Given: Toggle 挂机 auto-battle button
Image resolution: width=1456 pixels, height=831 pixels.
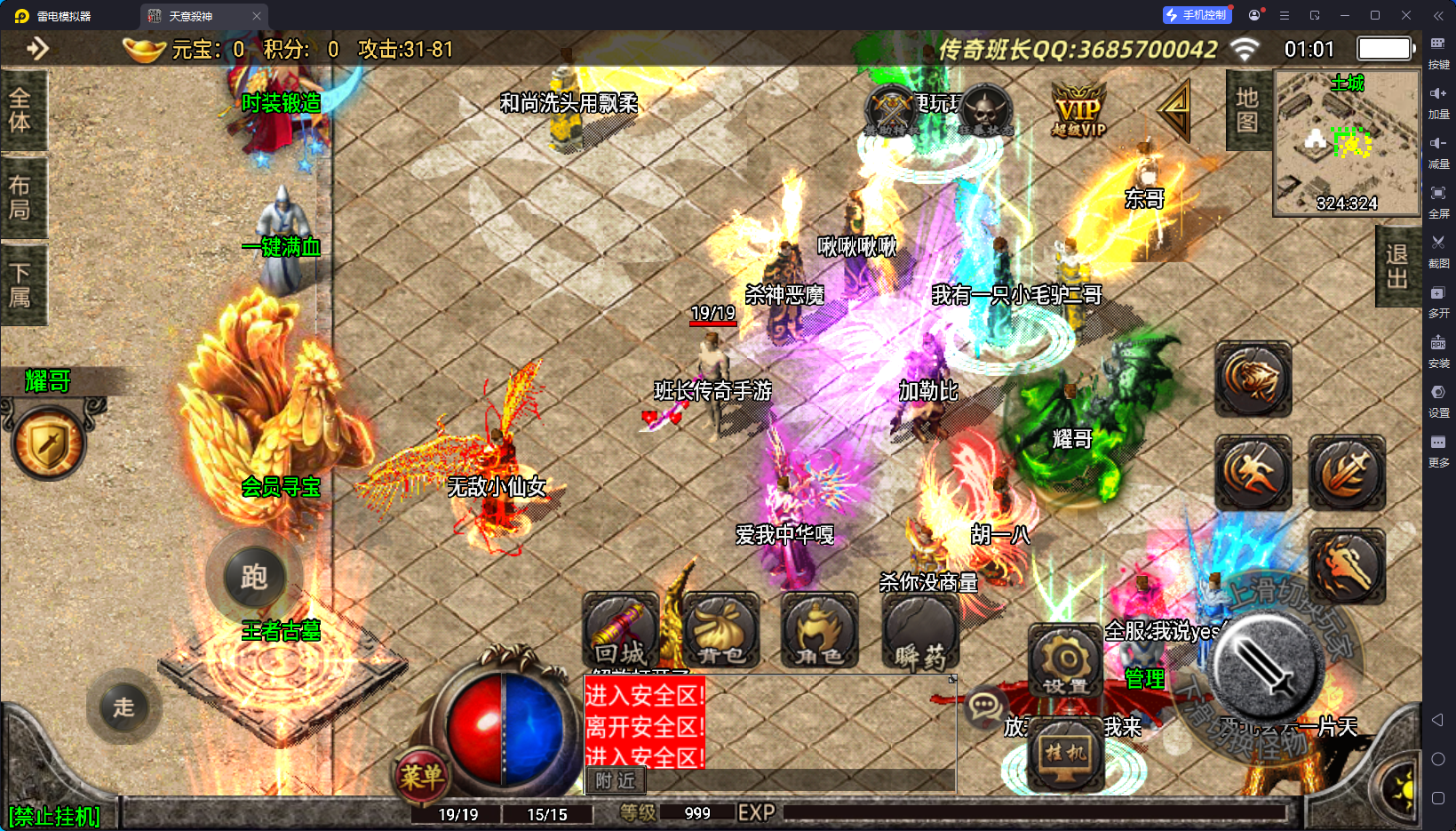Looking at the screenshot, I should [1065, 754].
